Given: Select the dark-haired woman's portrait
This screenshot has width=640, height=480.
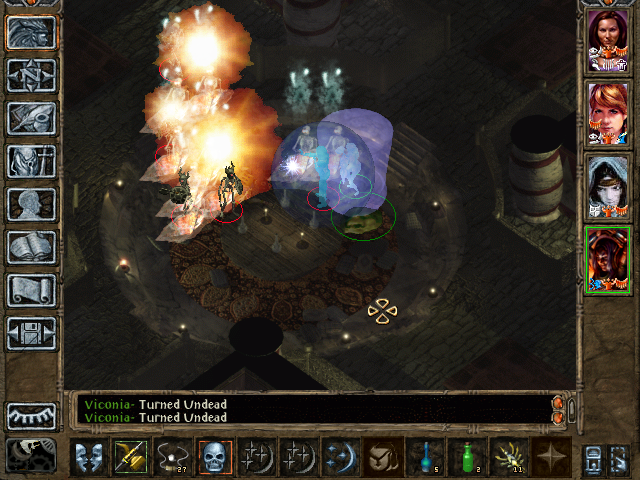Looking at the screenshot, I should tap(607, 40).
